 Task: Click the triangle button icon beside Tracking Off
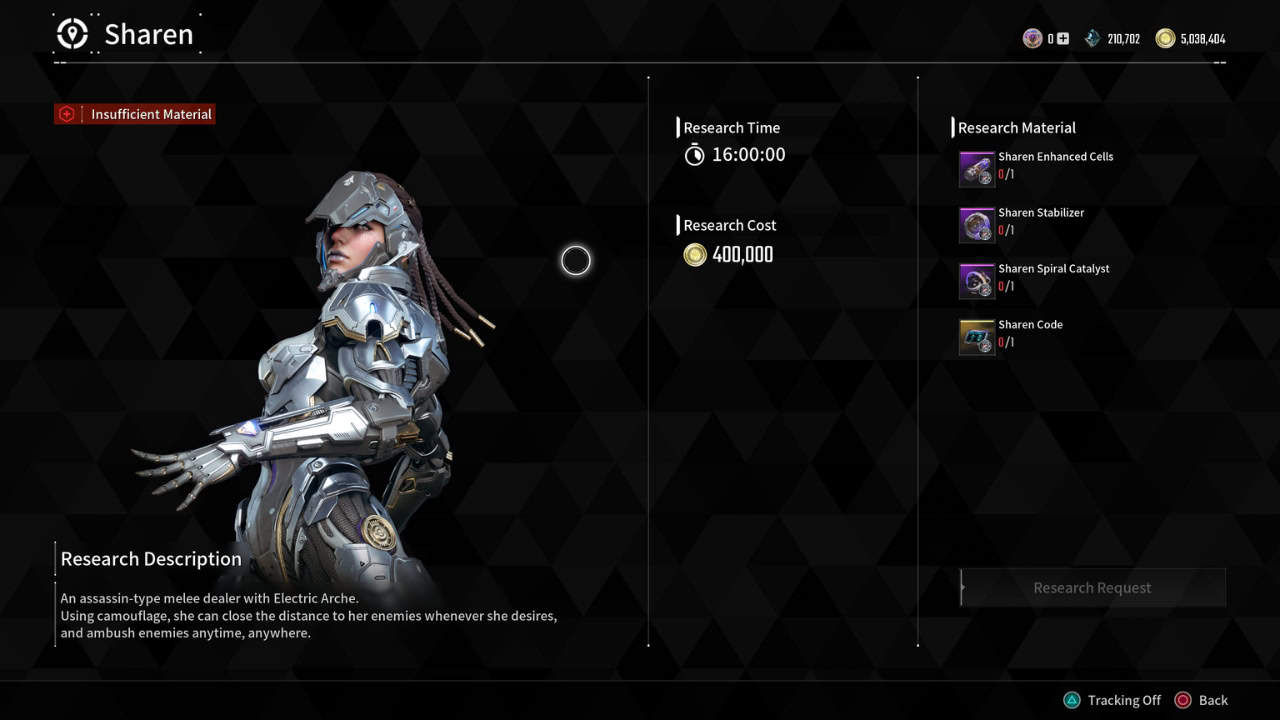coord(1072,700)
